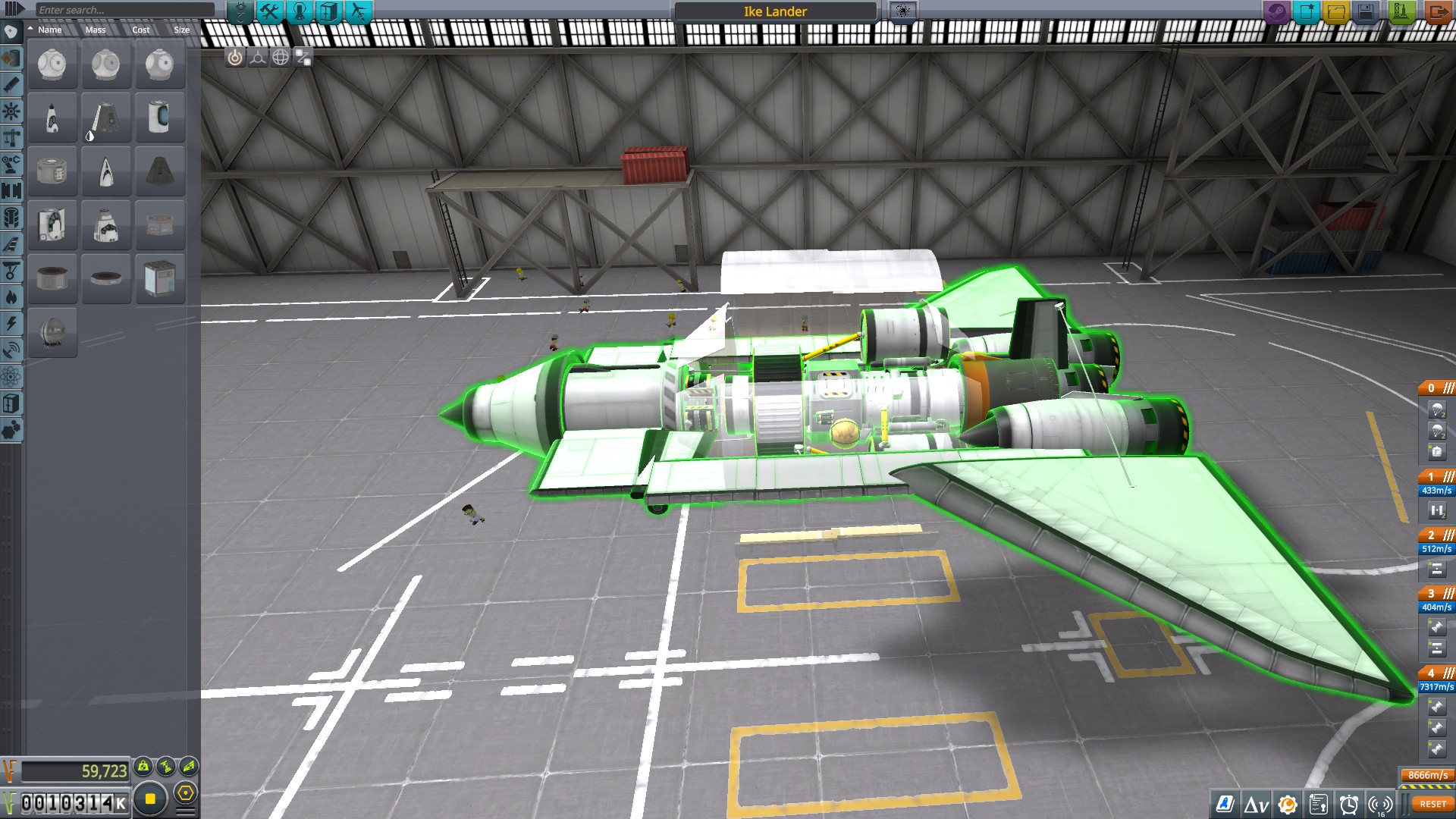Start a new craft
This screenshot has width=1456, height=819.
pos(1307,11)
